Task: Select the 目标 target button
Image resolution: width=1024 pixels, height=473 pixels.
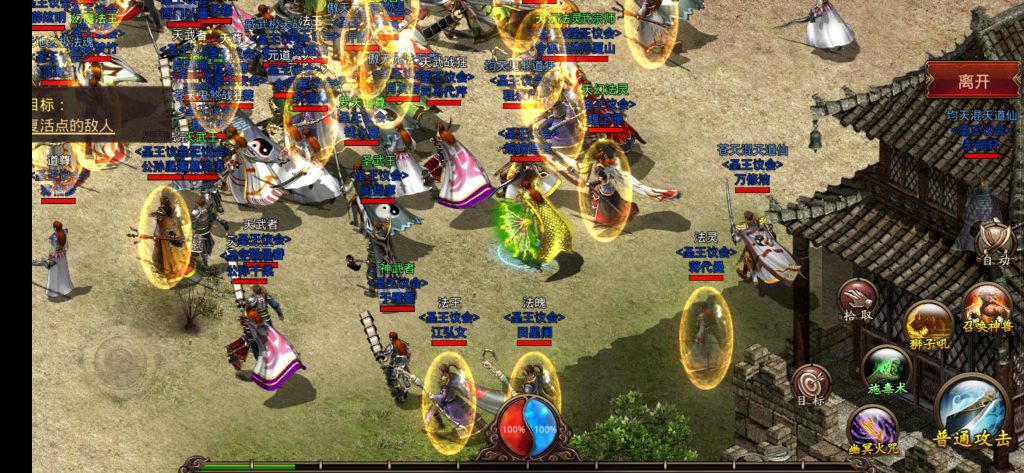Action: [811, 385]
